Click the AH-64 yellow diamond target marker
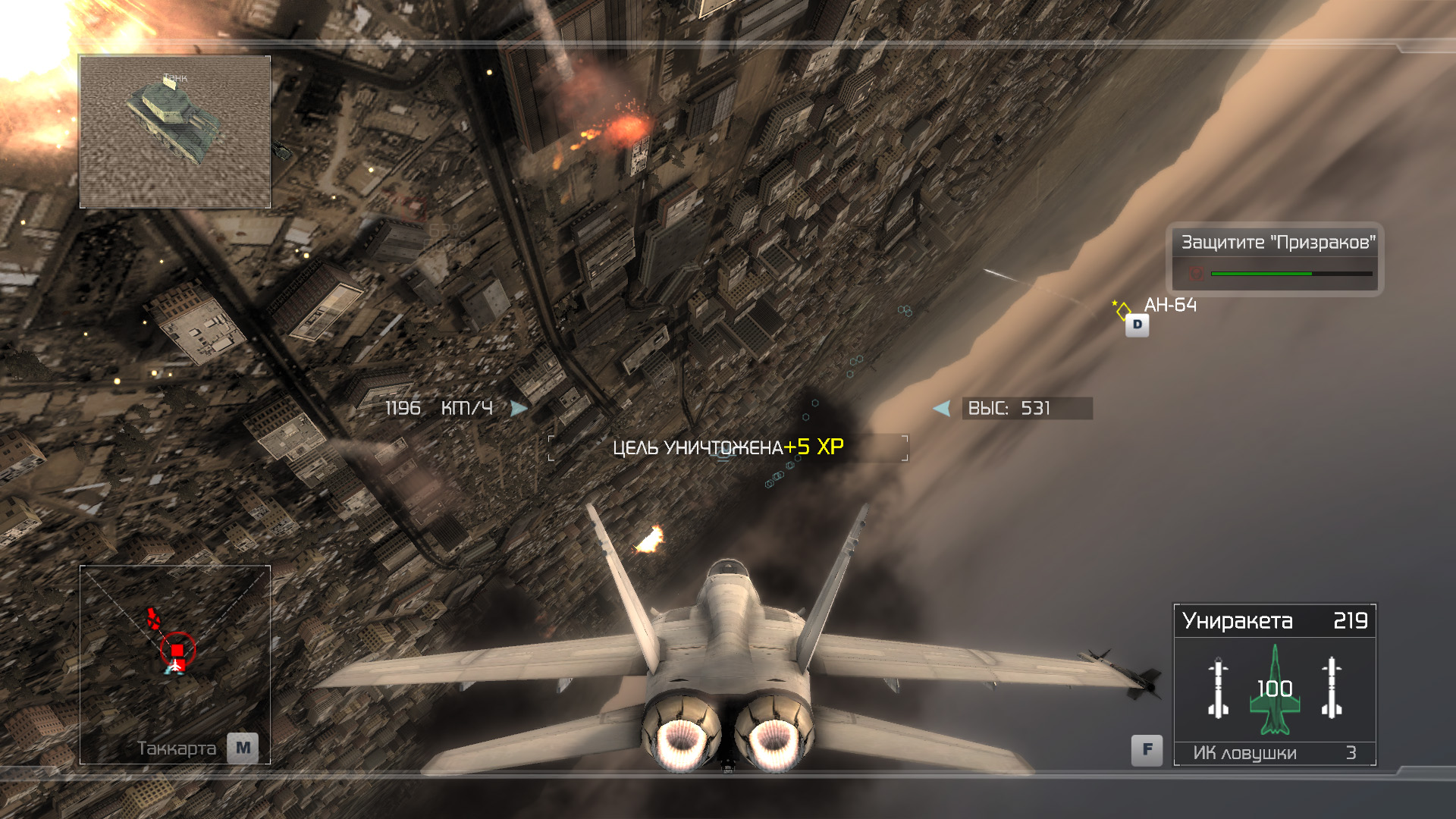The width and height of the screenshot is (1456, 819). point(1123,309)
